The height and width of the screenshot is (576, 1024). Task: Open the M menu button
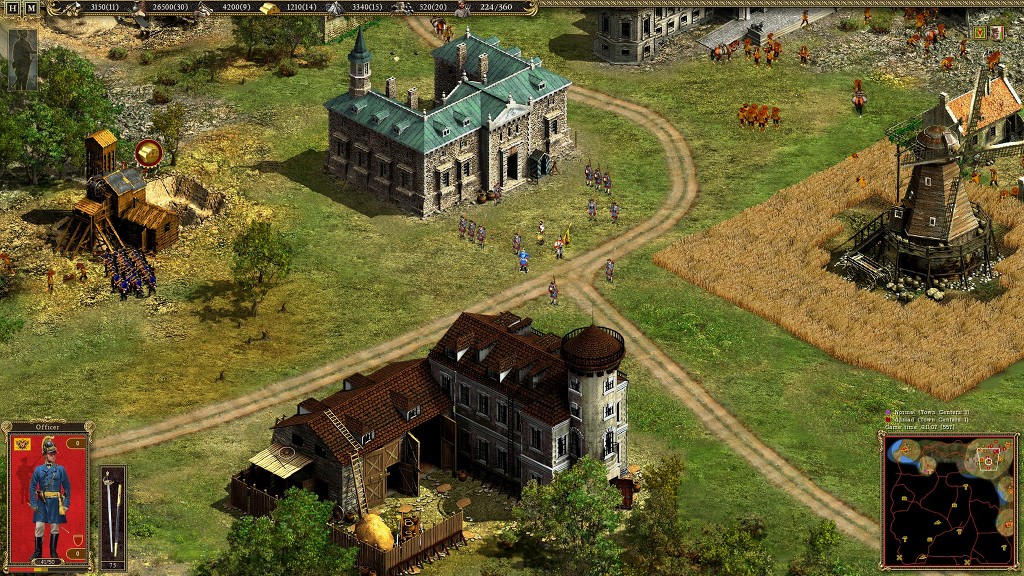[31, 8]
